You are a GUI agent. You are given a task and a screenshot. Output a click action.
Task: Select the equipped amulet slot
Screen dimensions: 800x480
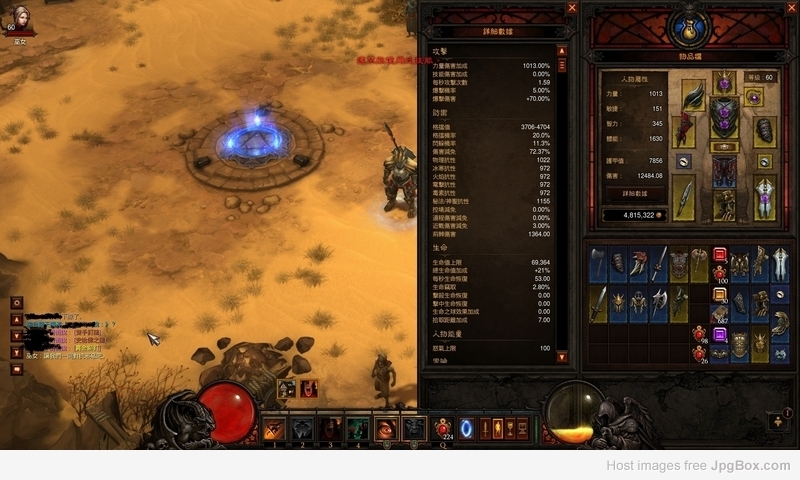click(x=753, y=97)
